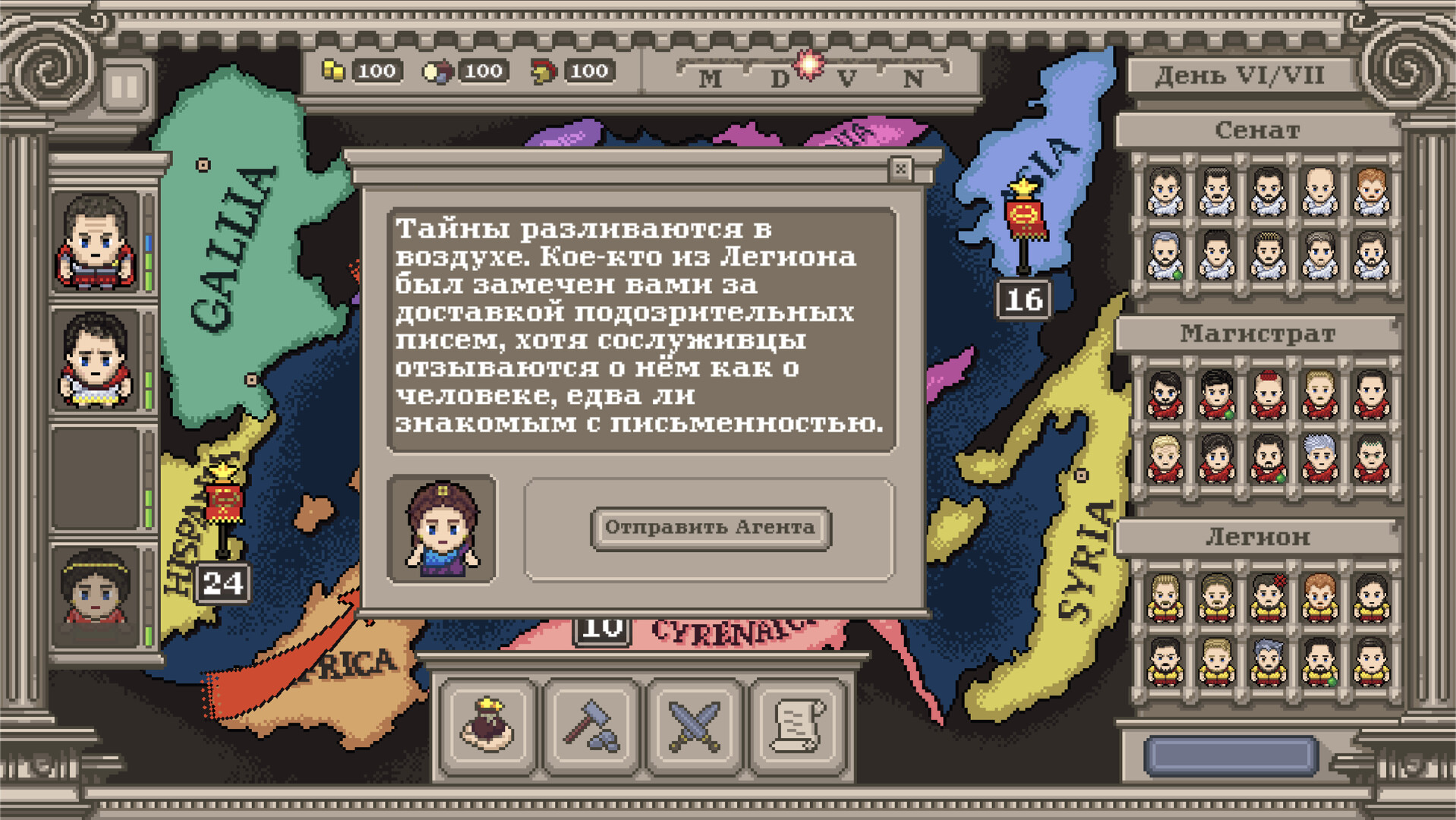Click the legionary helmet resource icon

click(x=544, y=71)
